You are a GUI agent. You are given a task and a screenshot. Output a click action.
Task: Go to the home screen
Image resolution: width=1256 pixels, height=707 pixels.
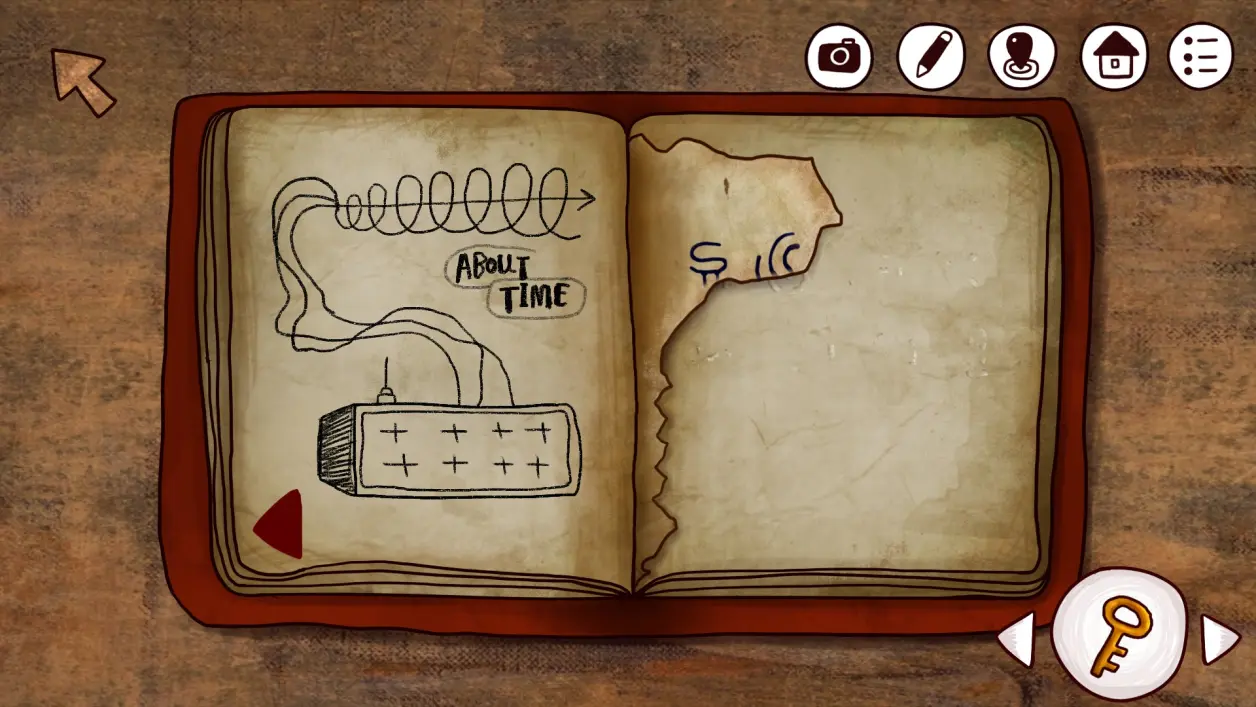click(1113, 56)
